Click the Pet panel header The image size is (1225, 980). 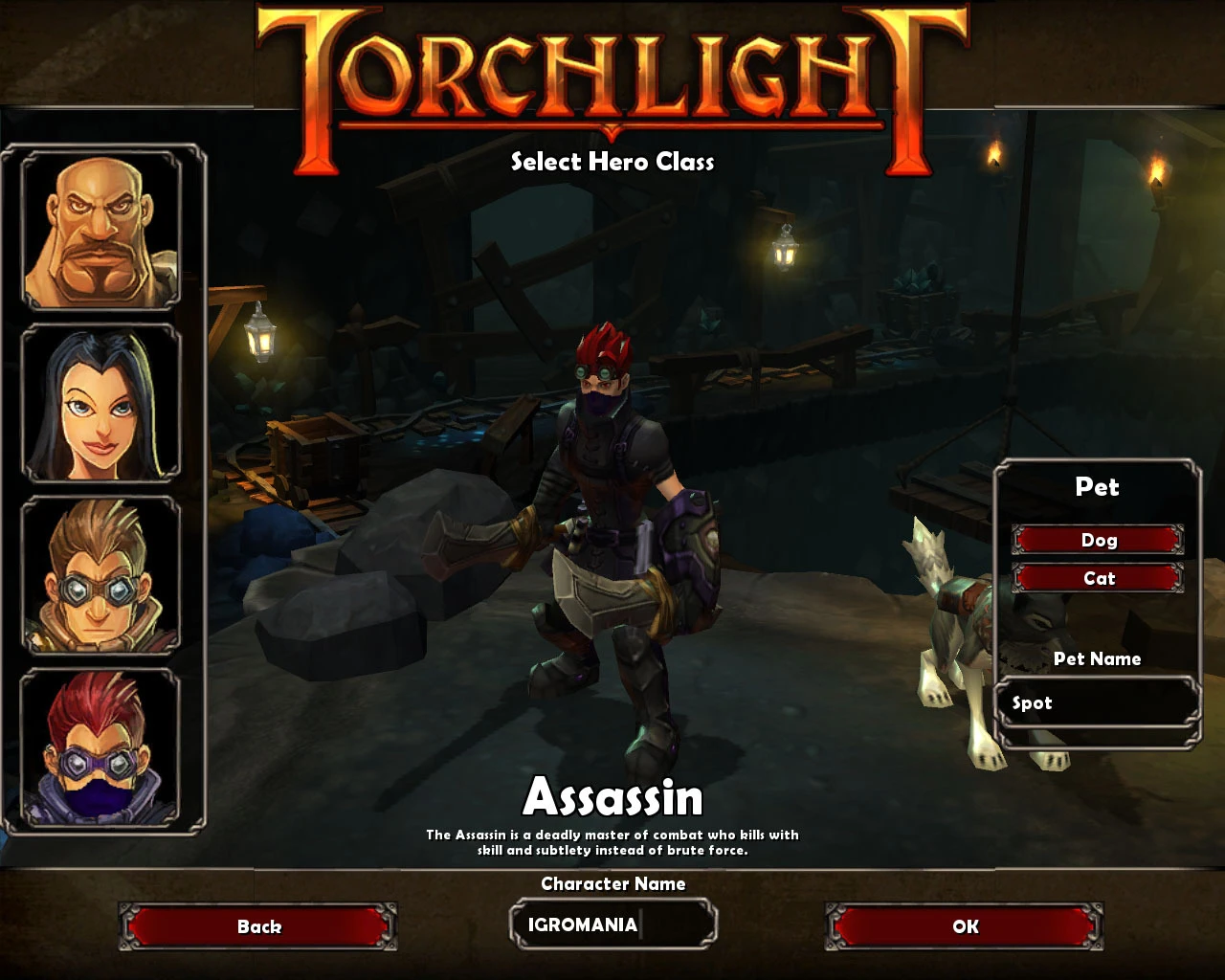(x=1097, y=488)
